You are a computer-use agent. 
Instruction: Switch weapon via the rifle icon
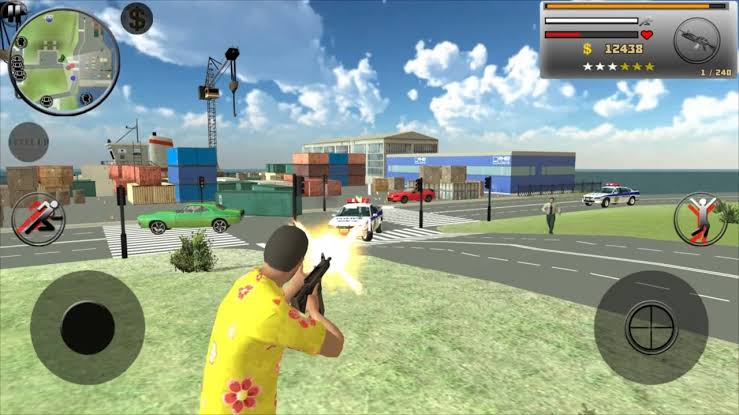(696, 41)
